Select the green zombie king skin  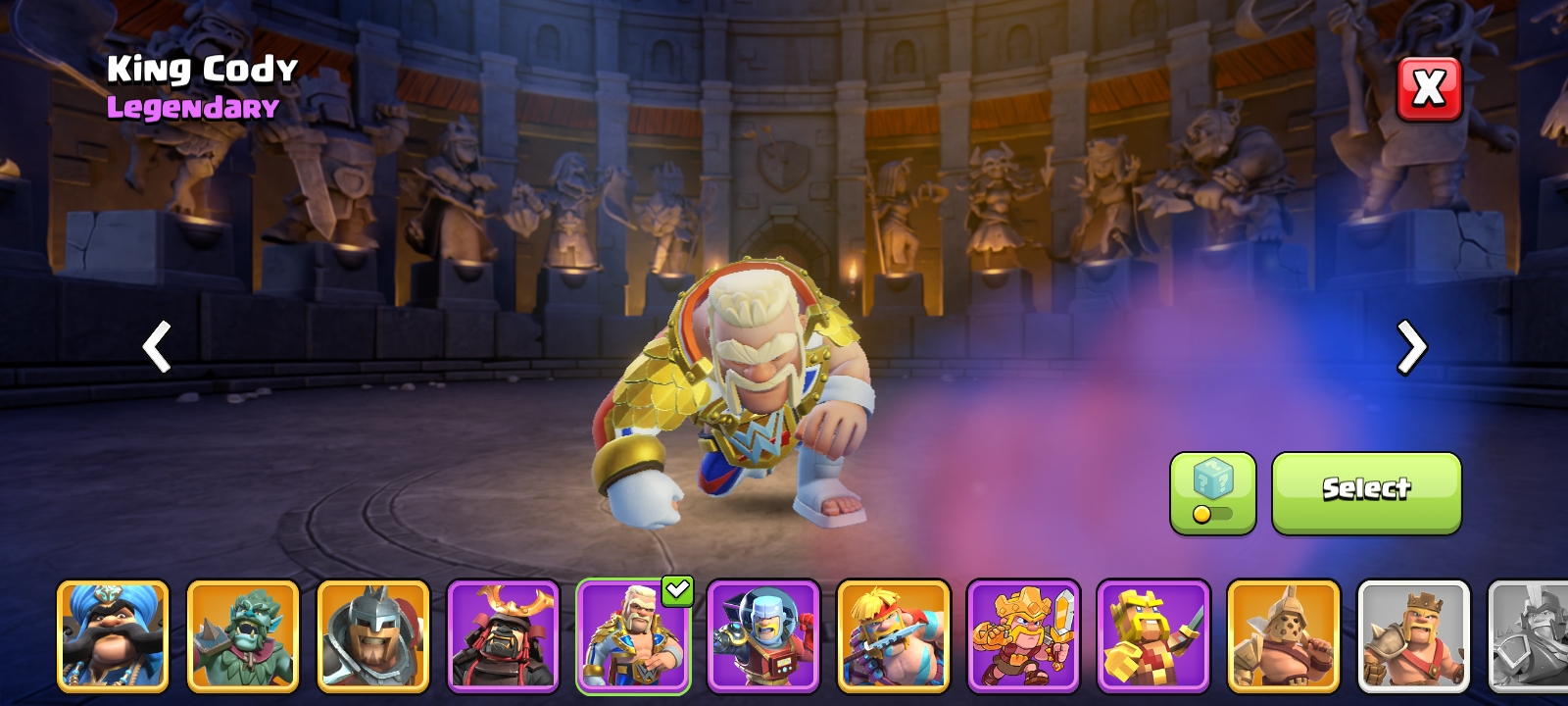point(243,635)
